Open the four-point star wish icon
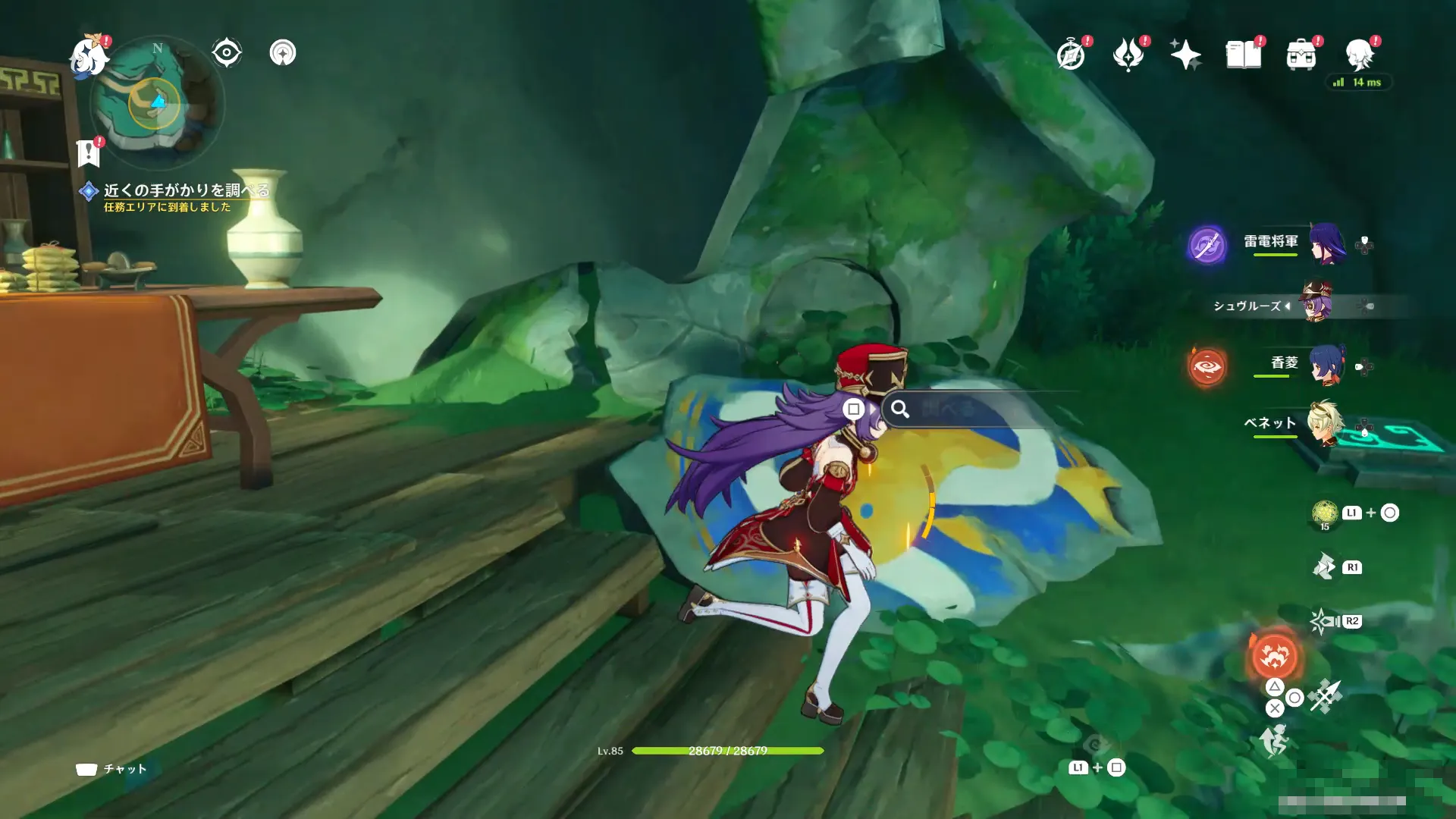The height and width of the screenshot is (819, 1456). tap(1185, 55)
